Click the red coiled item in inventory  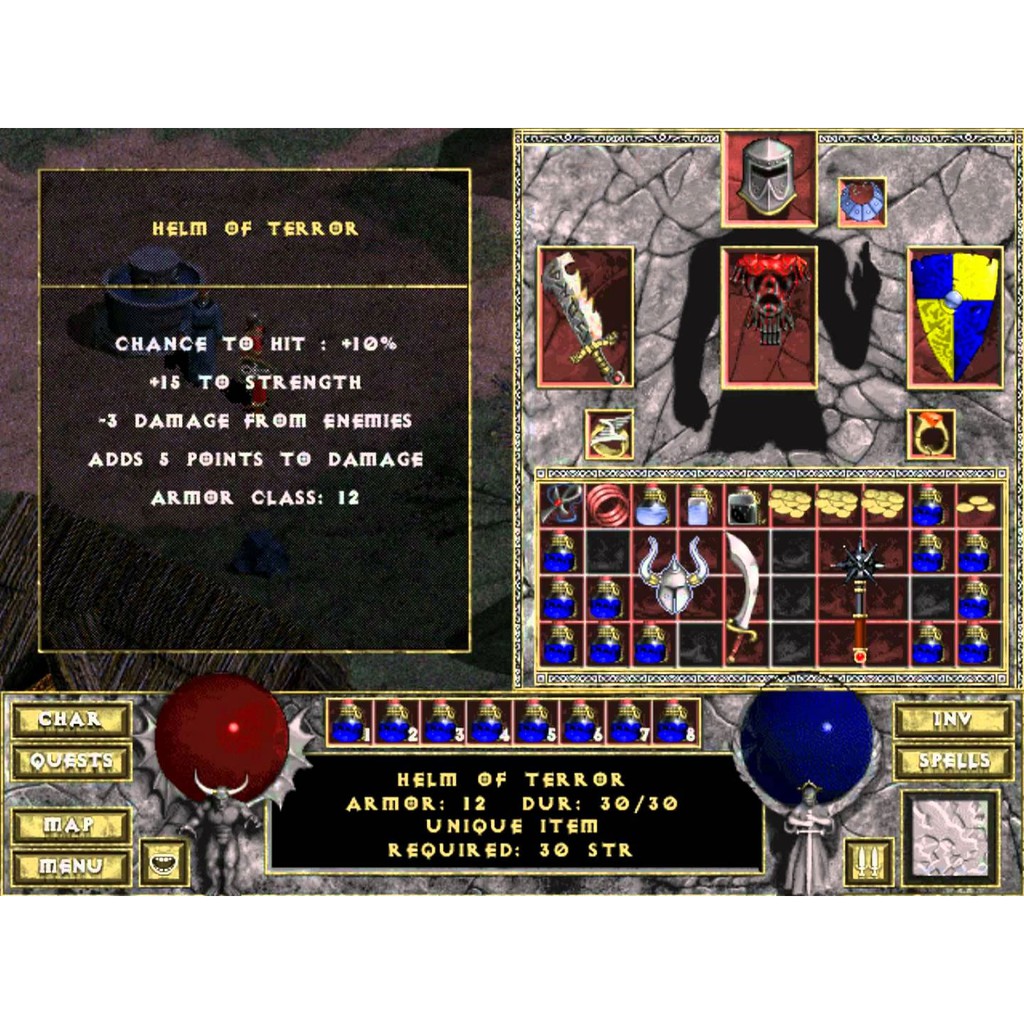607,507
